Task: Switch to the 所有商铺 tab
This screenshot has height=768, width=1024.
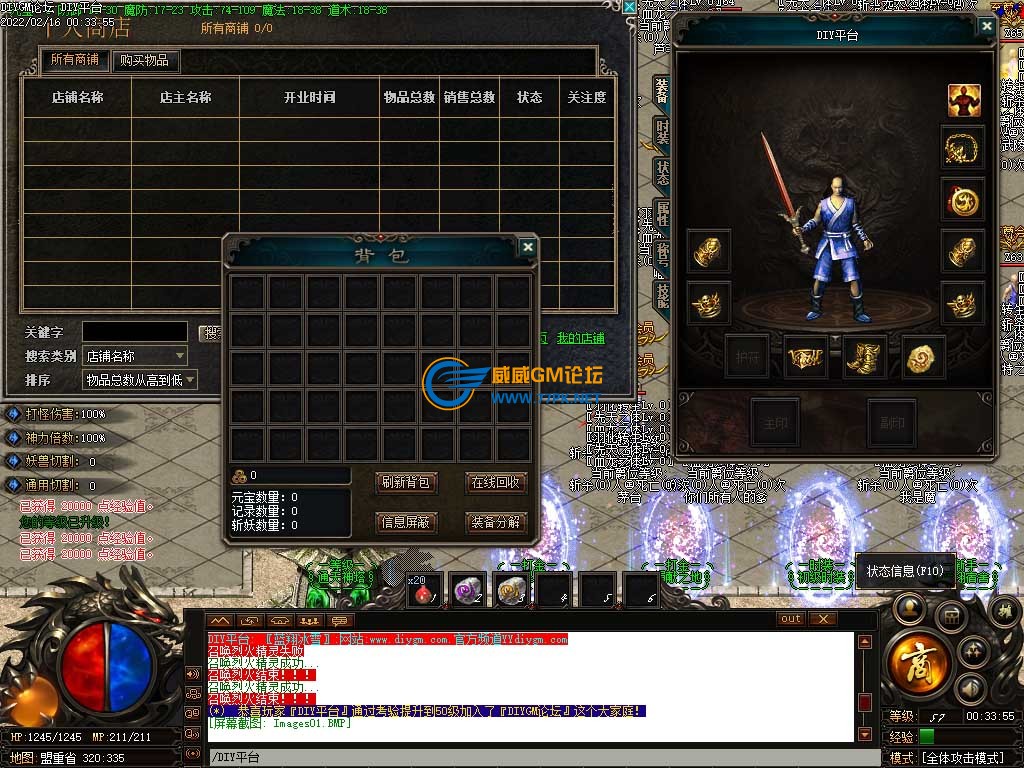Action: pos(75,60)
